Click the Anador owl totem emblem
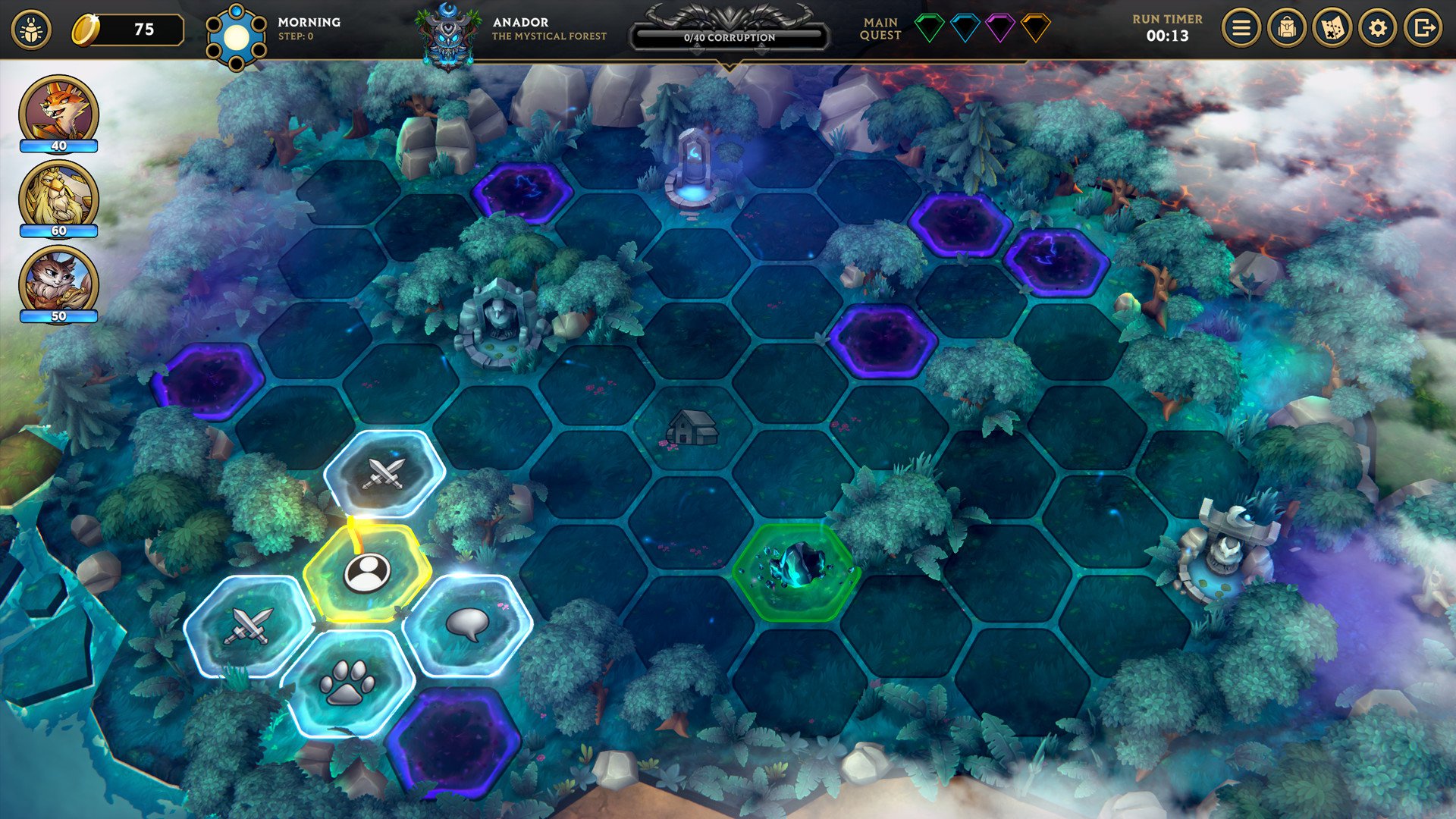Viewport: 1456px width, 819px height. [449, 35]
